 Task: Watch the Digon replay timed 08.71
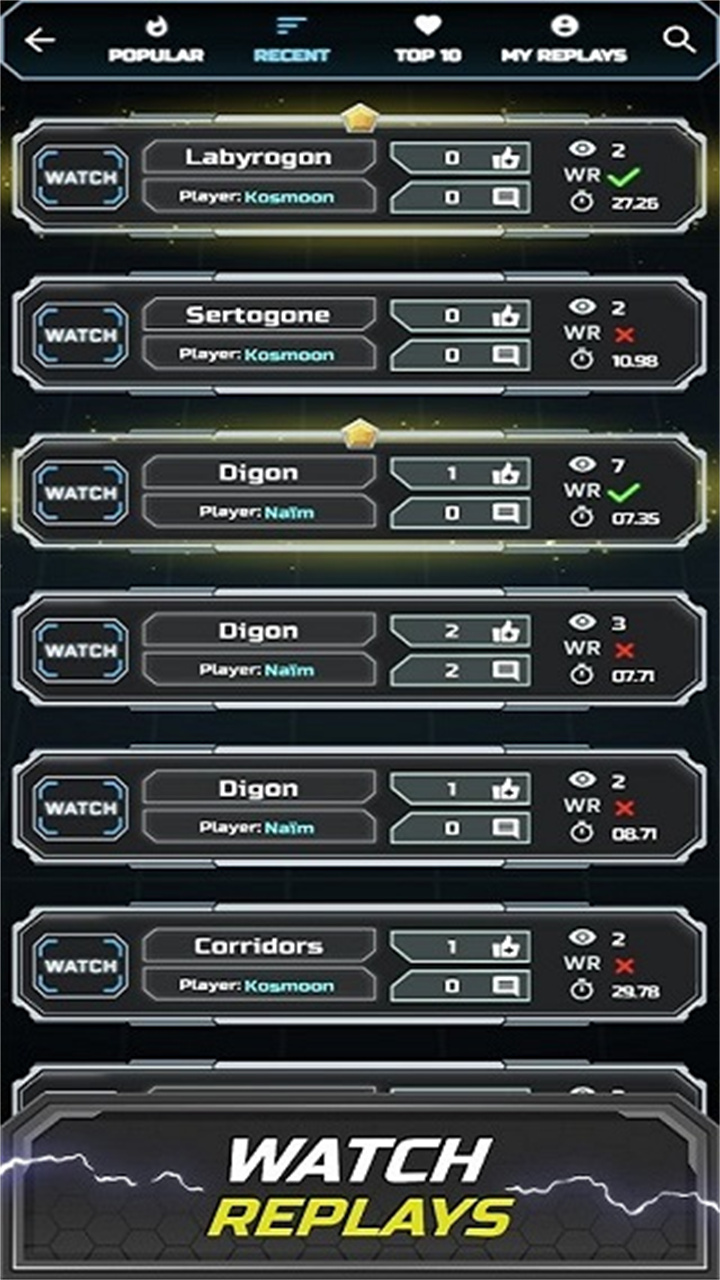point(81,808)
